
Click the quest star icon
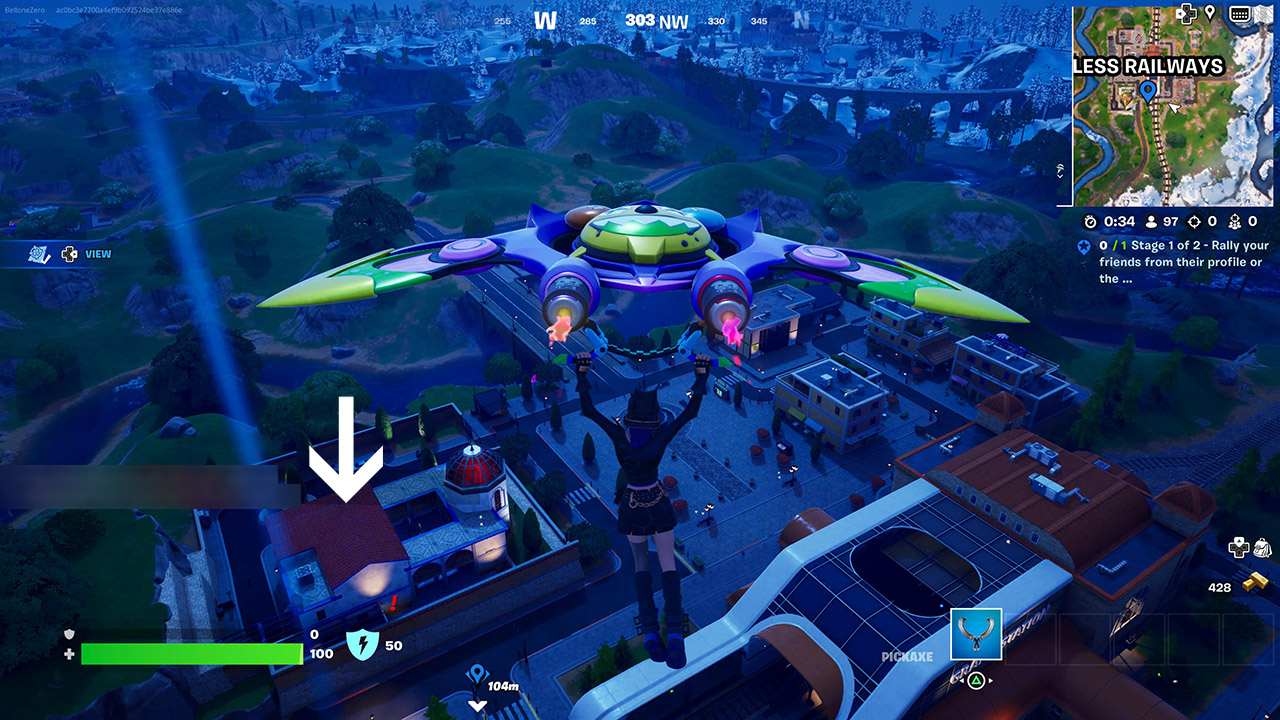click(1084, 248)
